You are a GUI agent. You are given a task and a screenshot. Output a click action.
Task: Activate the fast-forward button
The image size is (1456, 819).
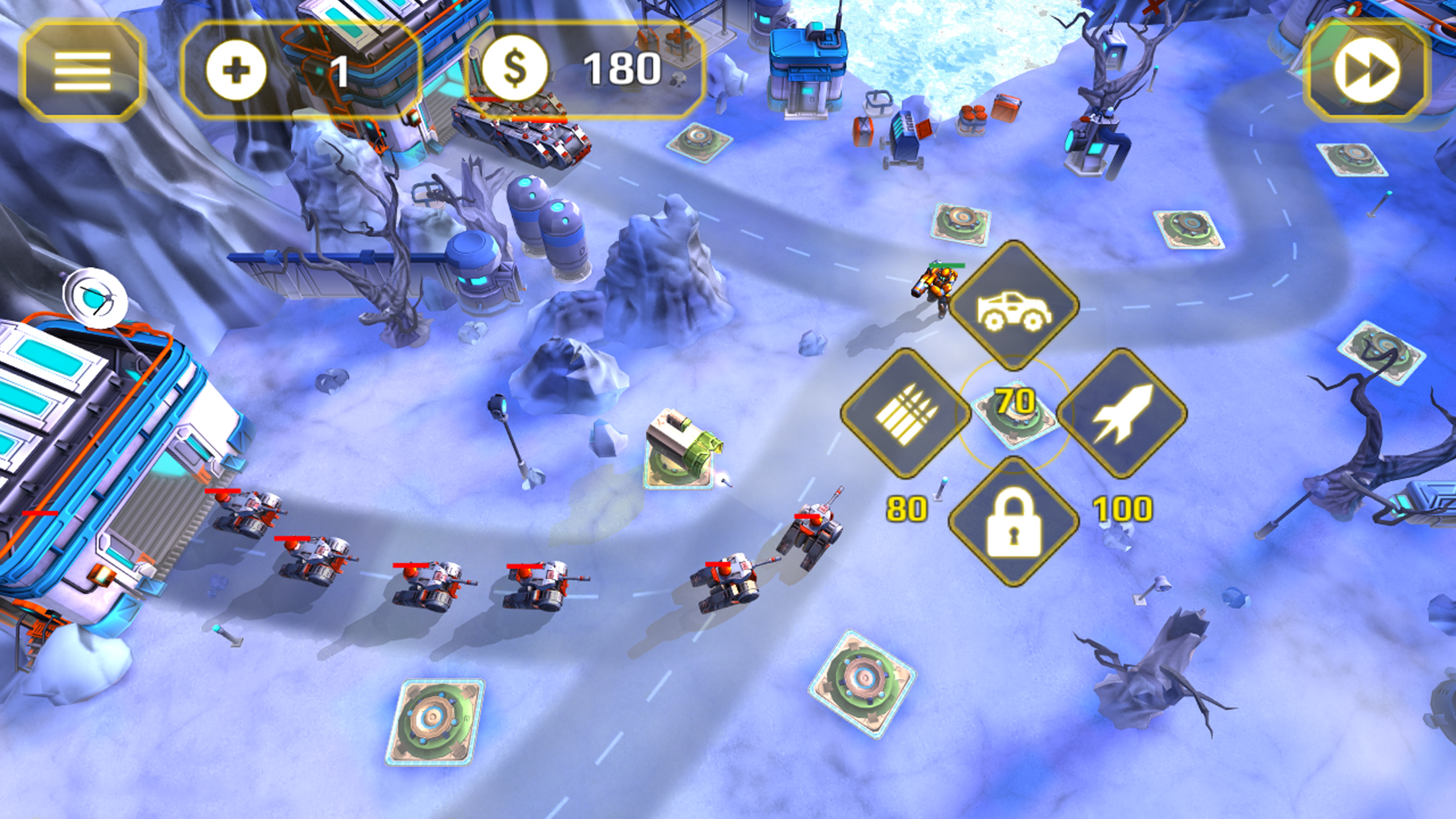(x=1367, y=71)
